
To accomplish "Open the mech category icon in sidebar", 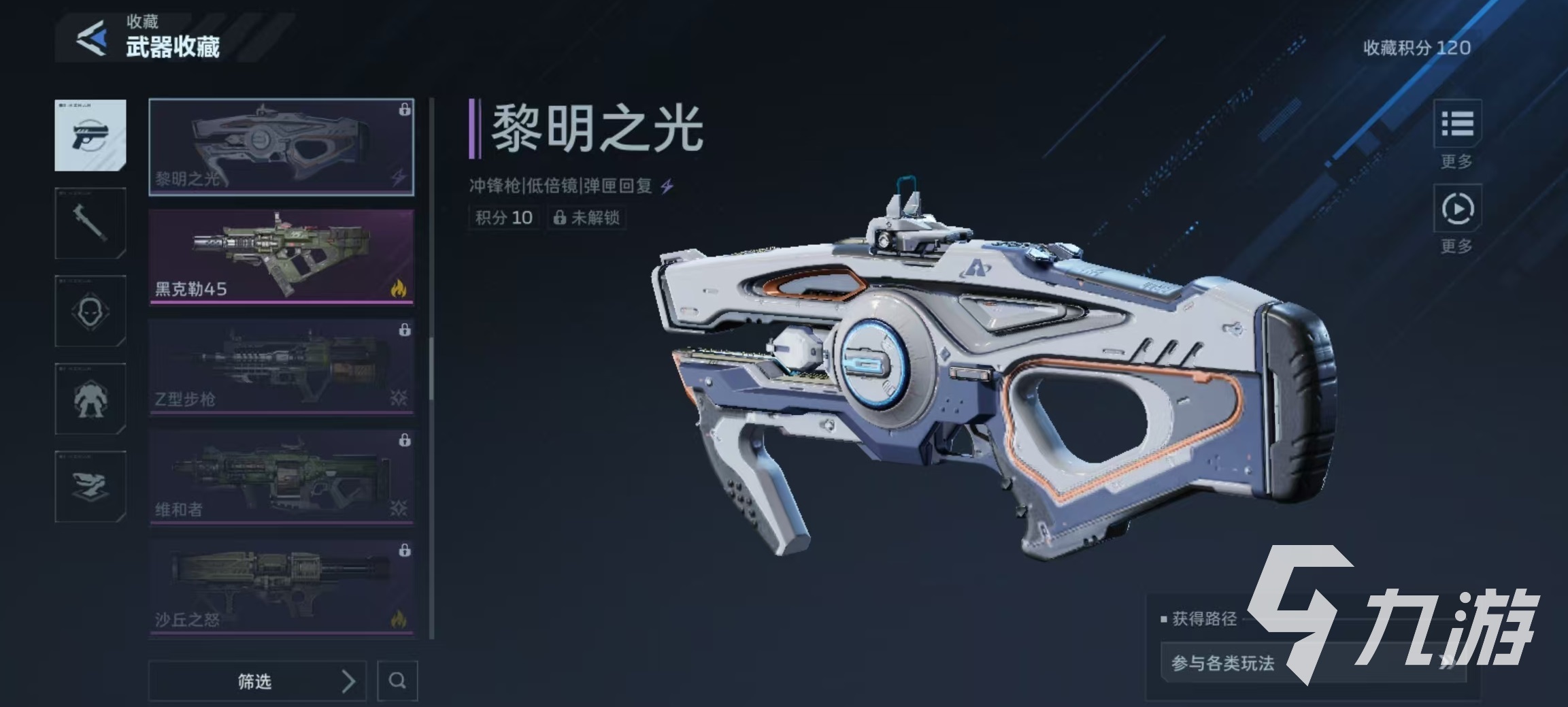I will (90, 399).
